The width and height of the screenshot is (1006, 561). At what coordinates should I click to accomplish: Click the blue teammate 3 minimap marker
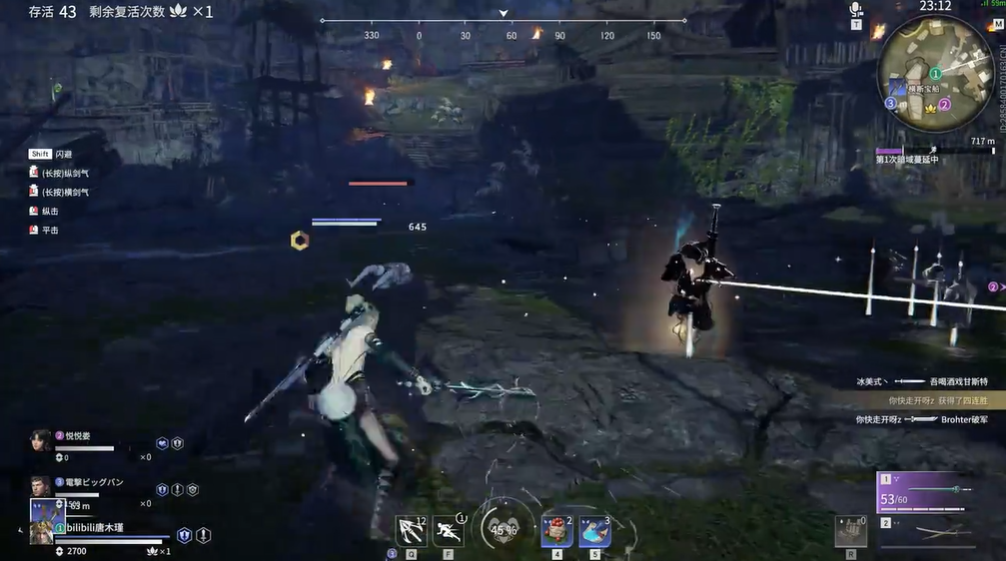(x=890, y=103)
